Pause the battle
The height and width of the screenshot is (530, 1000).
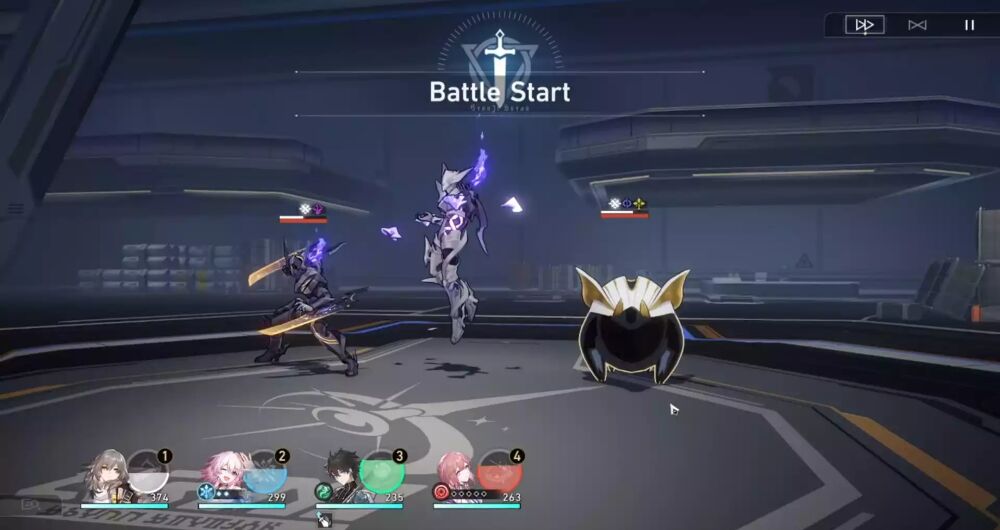[x=969, y=25]
